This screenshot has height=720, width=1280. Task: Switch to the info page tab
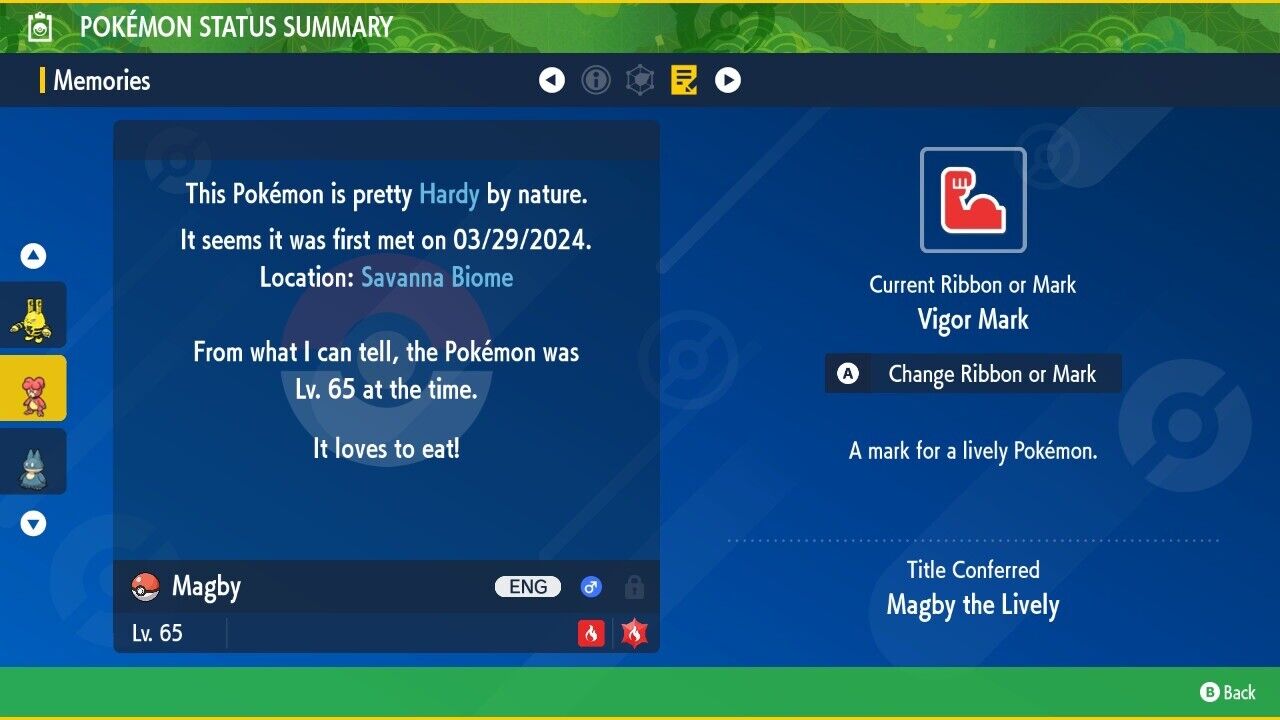pos(596,80)
